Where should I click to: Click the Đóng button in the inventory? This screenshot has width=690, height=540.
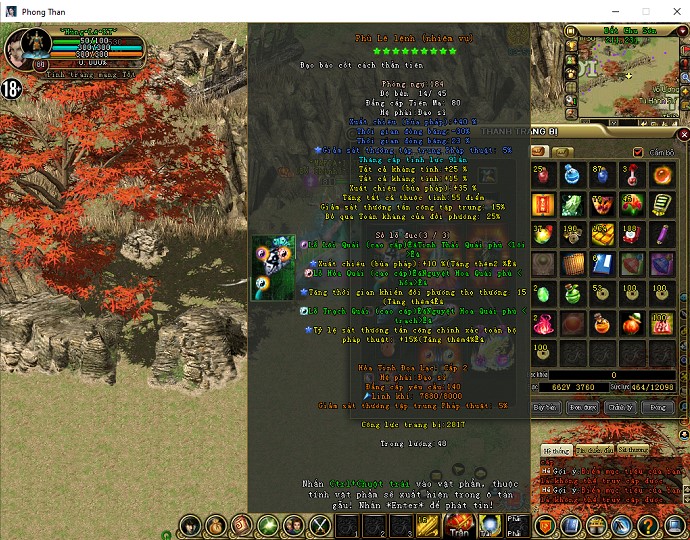coord(657,408)
